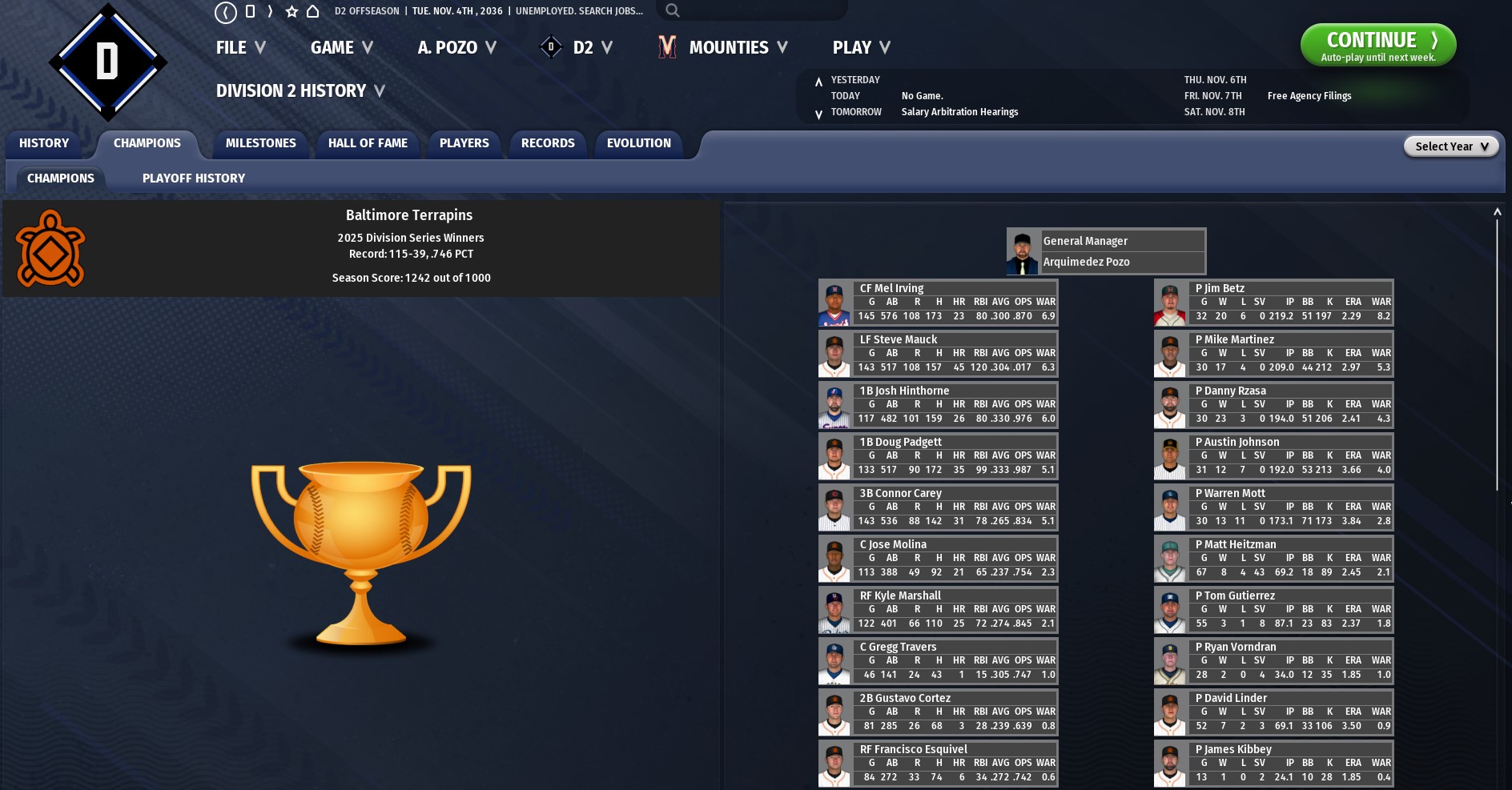This screenshot has height=790, width=1512.
Task: Switch to the Evolution tab
Action: click(638, 143)
